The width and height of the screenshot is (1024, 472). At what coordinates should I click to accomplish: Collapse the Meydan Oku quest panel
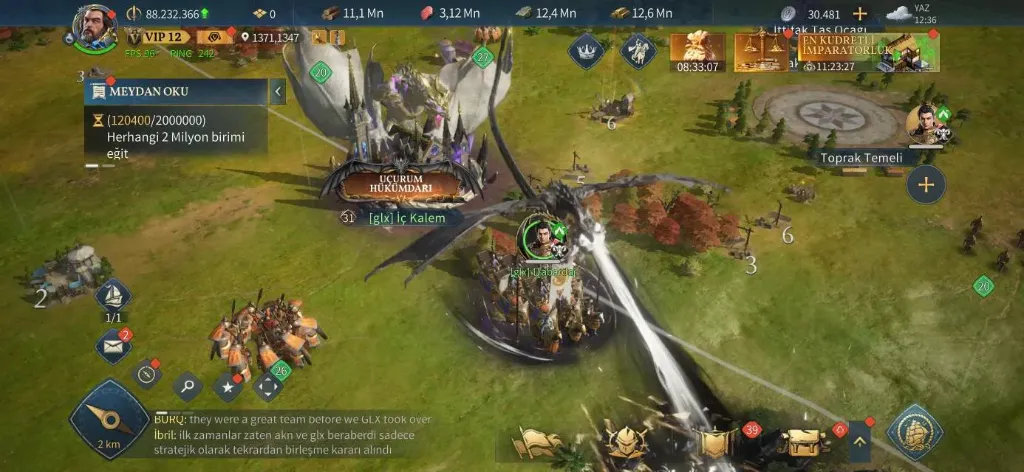[x=278, y=92]
